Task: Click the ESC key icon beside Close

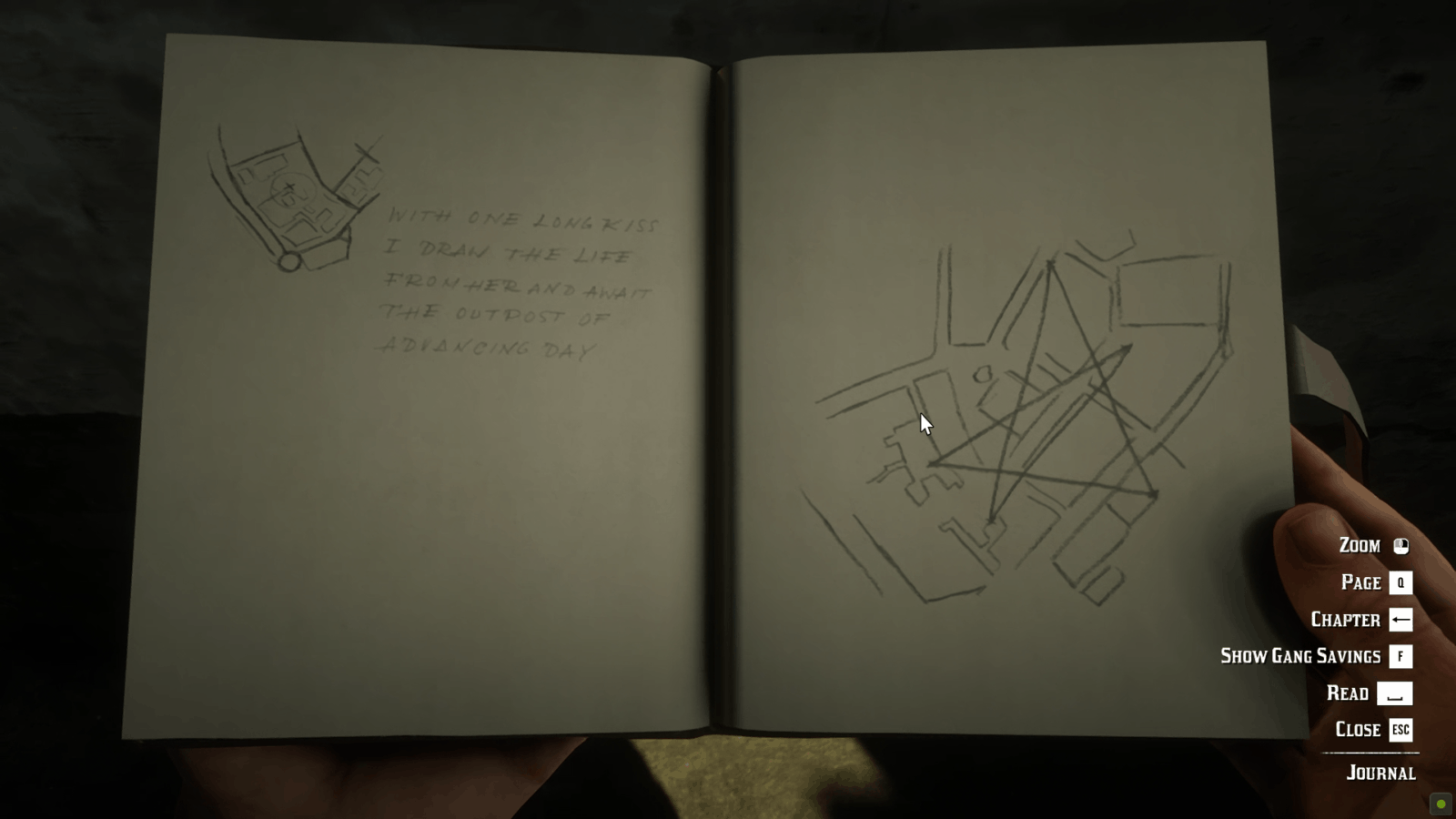Action: [1400, 729]
